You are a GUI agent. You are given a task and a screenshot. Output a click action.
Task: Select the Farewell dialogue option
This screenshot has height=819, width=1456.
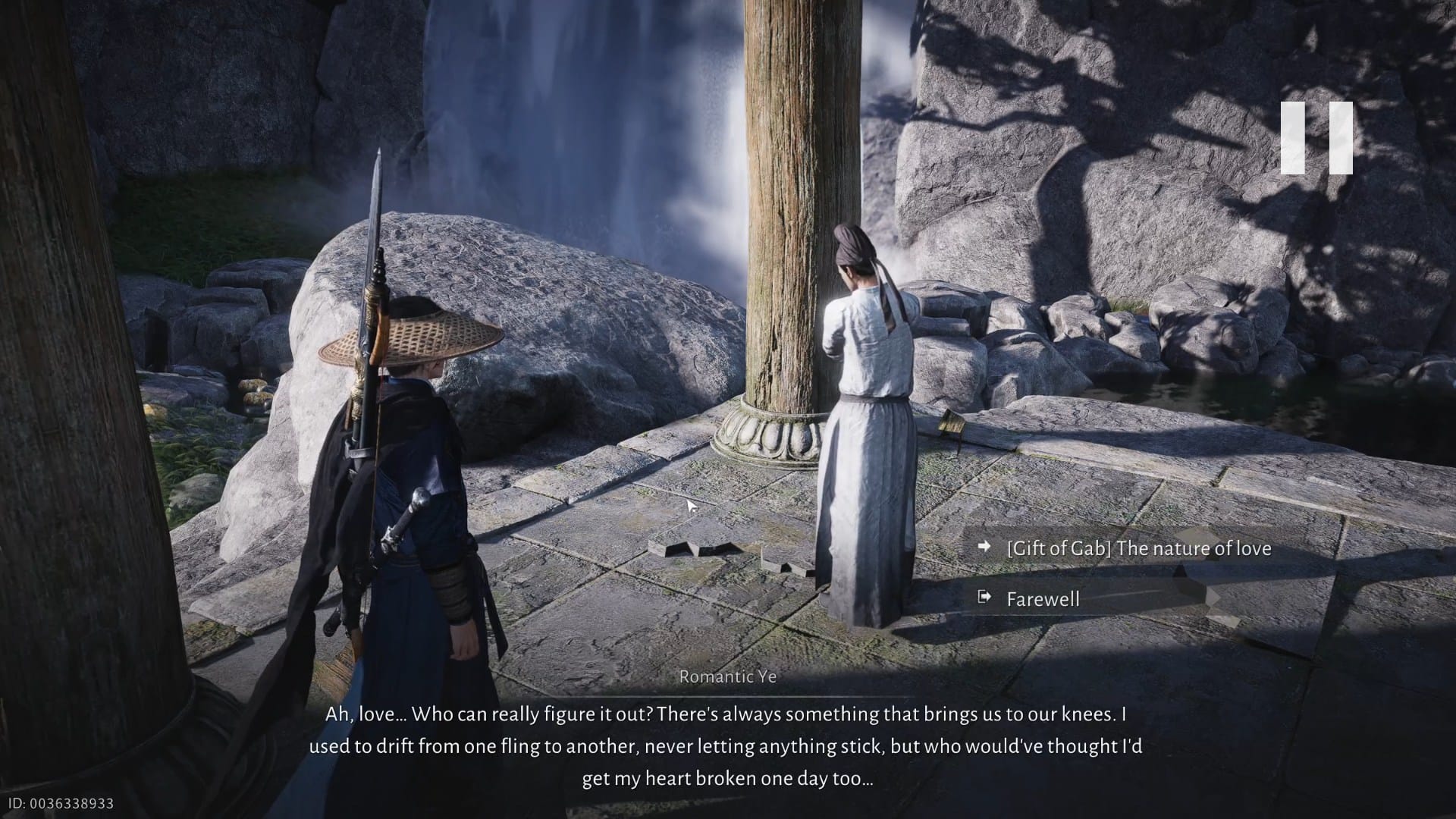[1043, 599]
